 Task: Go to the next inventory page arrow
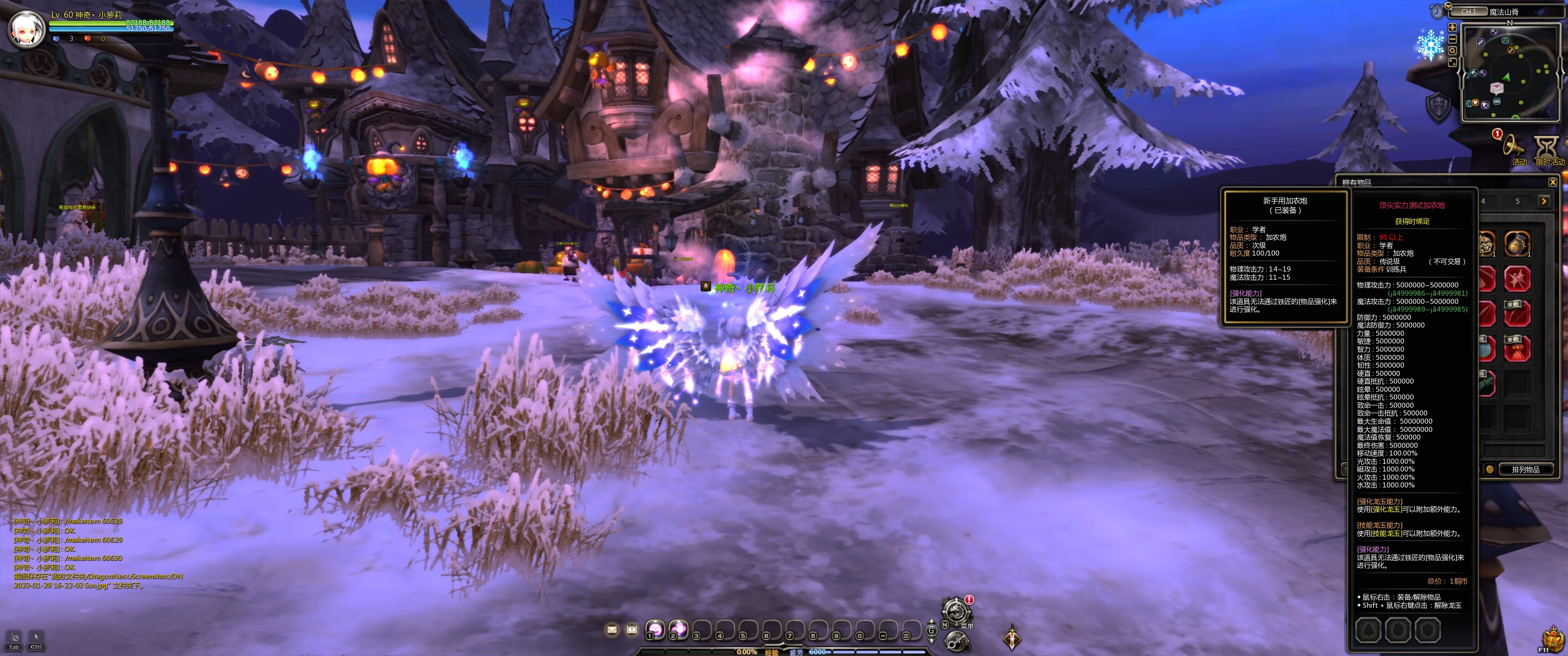(1543, 201)
